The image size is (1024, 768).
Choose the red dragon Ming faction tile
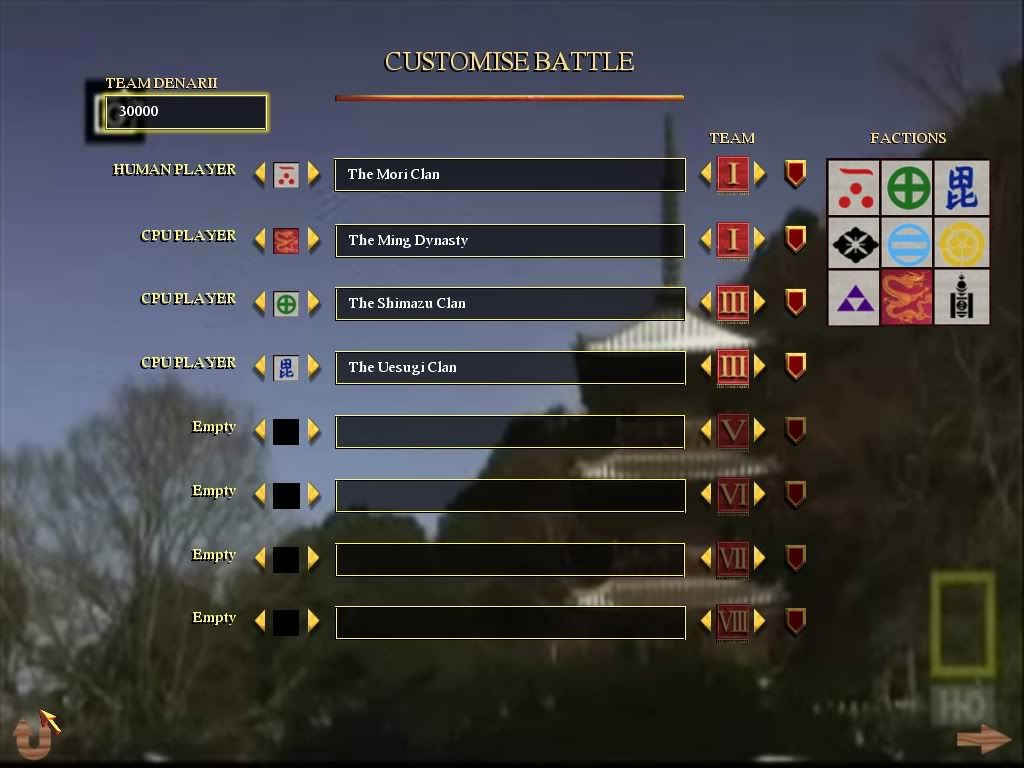point(907,297)
